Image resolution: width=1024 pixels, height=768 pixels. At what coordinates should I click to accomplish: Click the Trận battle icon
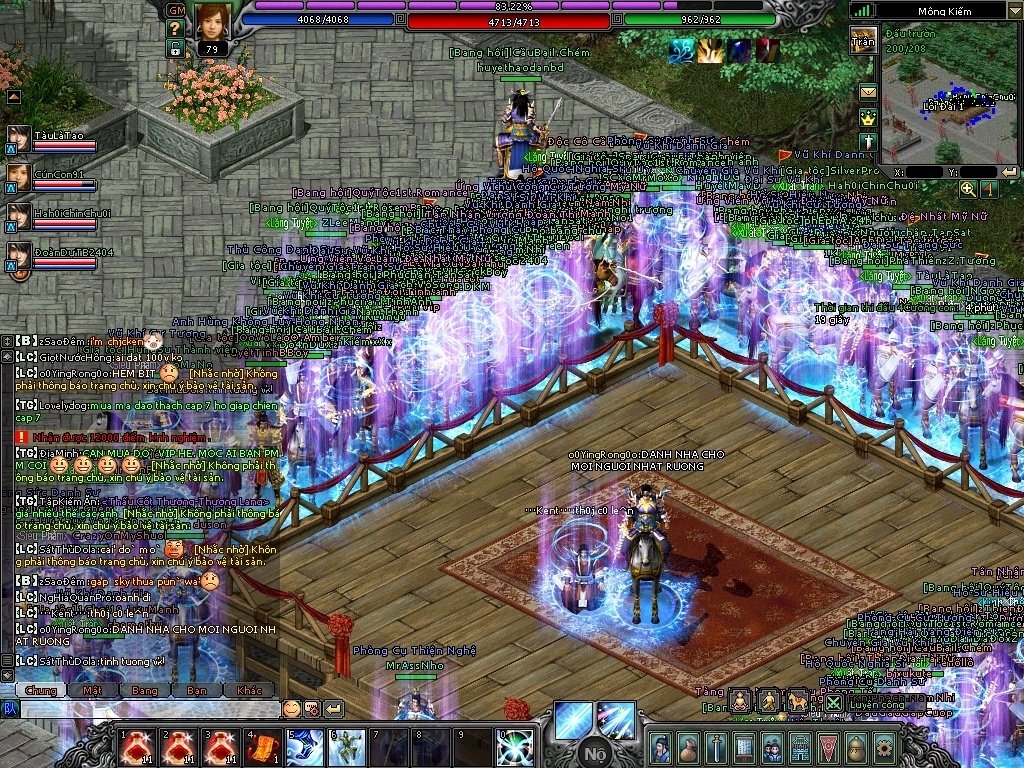pyautogui.click(x=863, y=40)
